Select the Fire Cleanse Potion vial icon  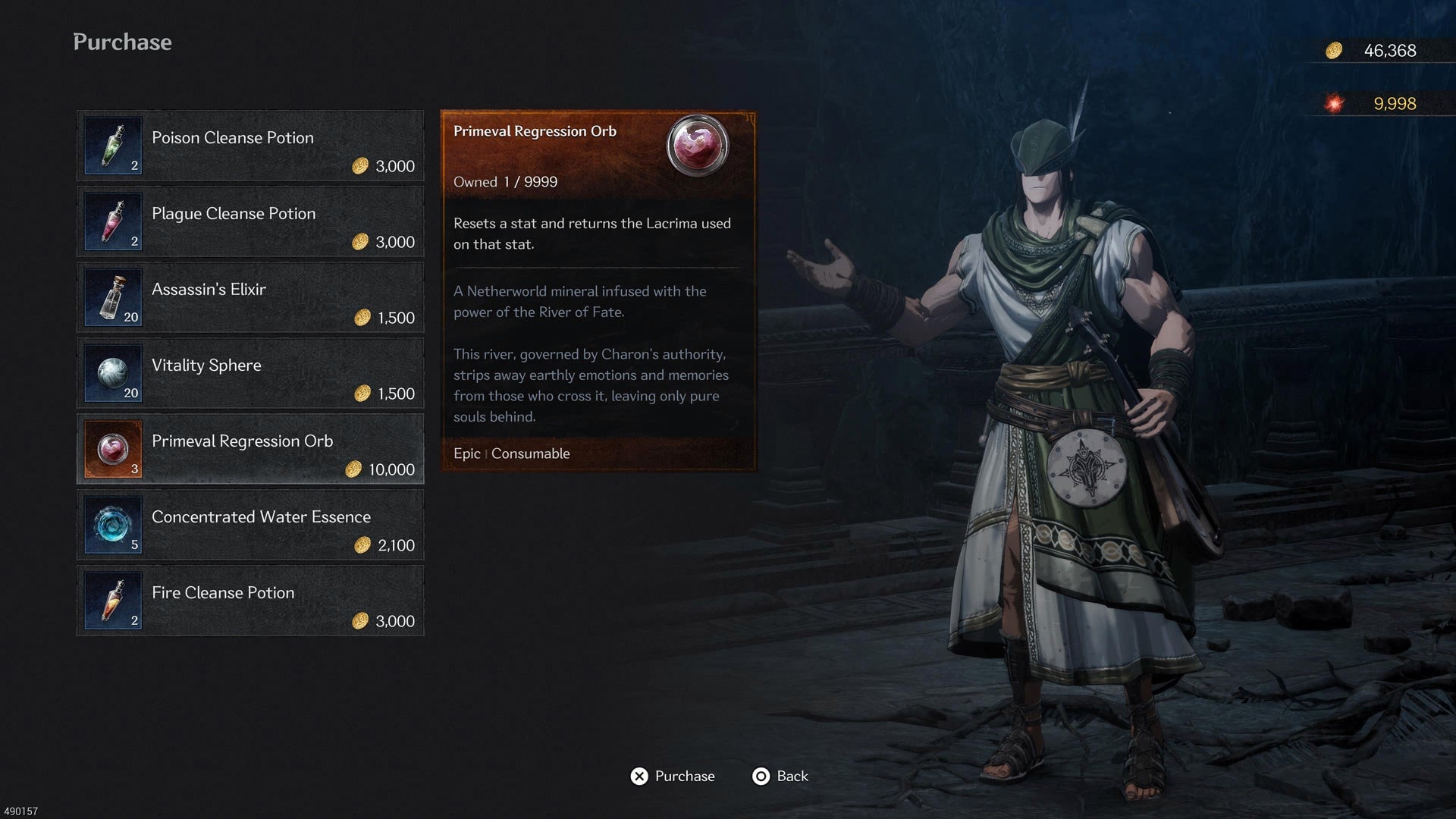point(112,601)
